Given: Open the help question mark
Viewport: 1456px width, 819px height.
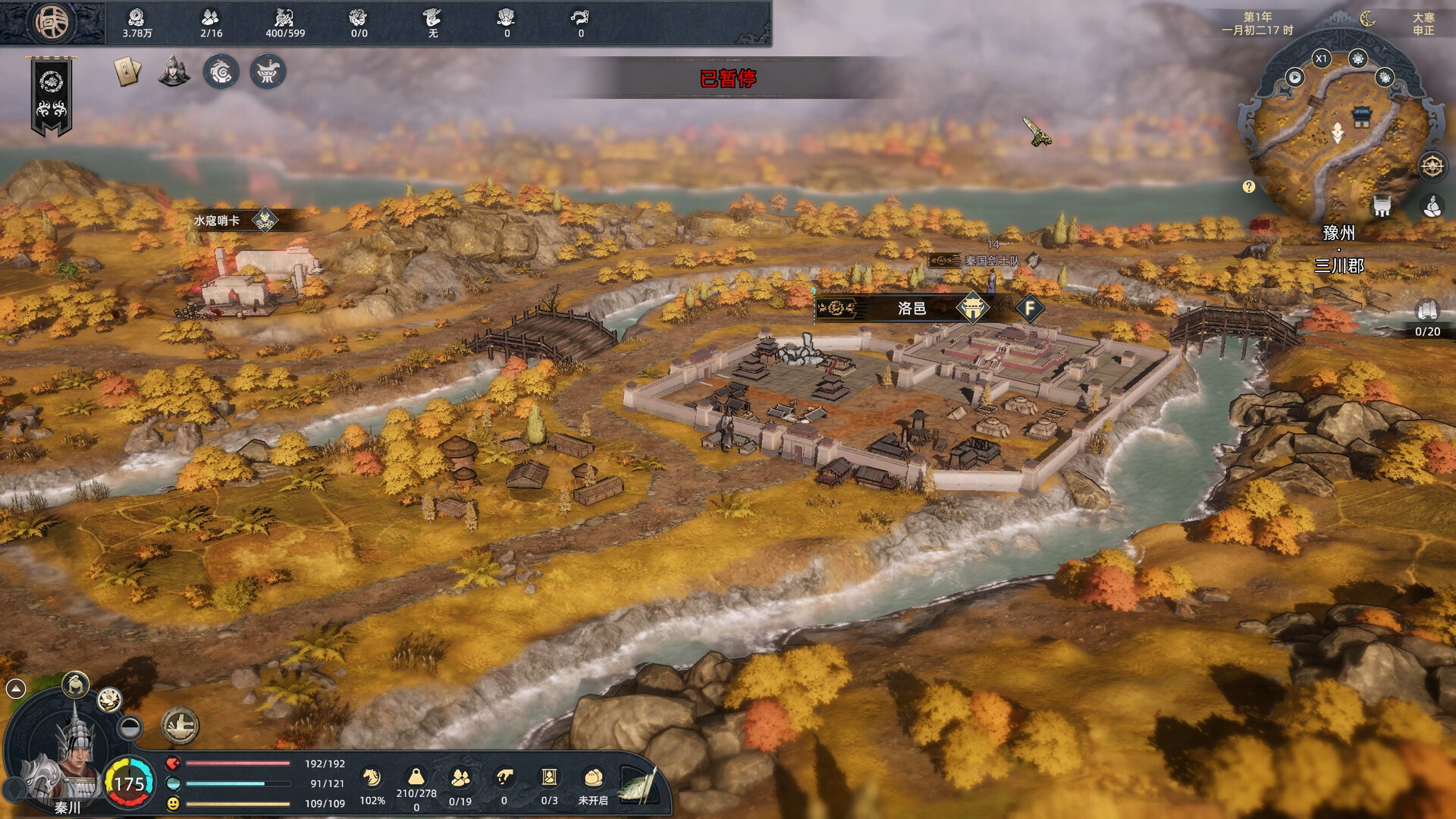Looking at the screenshot, I should (1249, 187).
